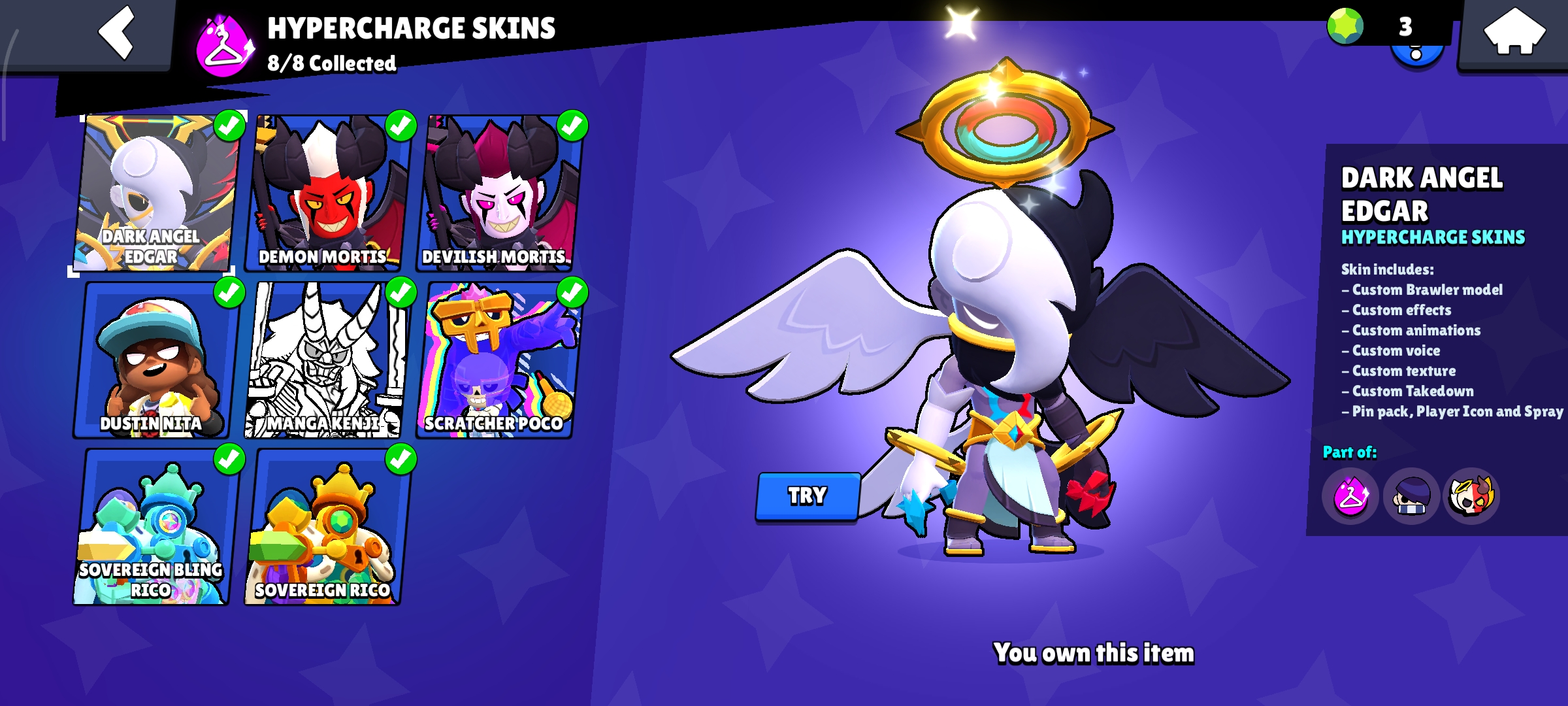The height and width of the screenshot is (706, 1568).
Task: Open the Manga Kenji skin card
Action: tap(325, 360)
